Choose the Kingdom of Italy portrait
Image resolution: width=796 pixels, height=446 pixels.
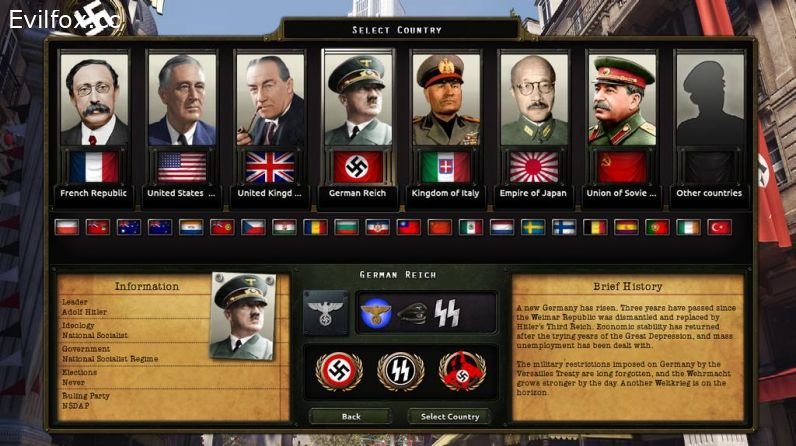pos(446,100)
